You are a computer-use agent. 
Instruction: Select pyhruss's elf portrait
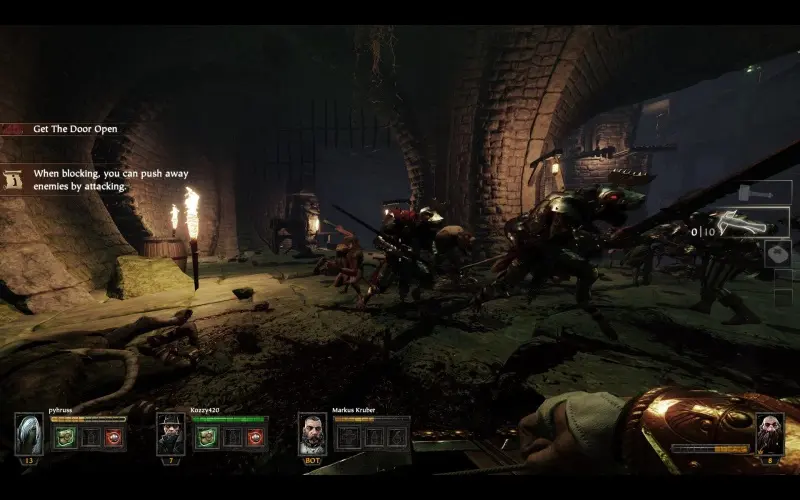[28, 433]
